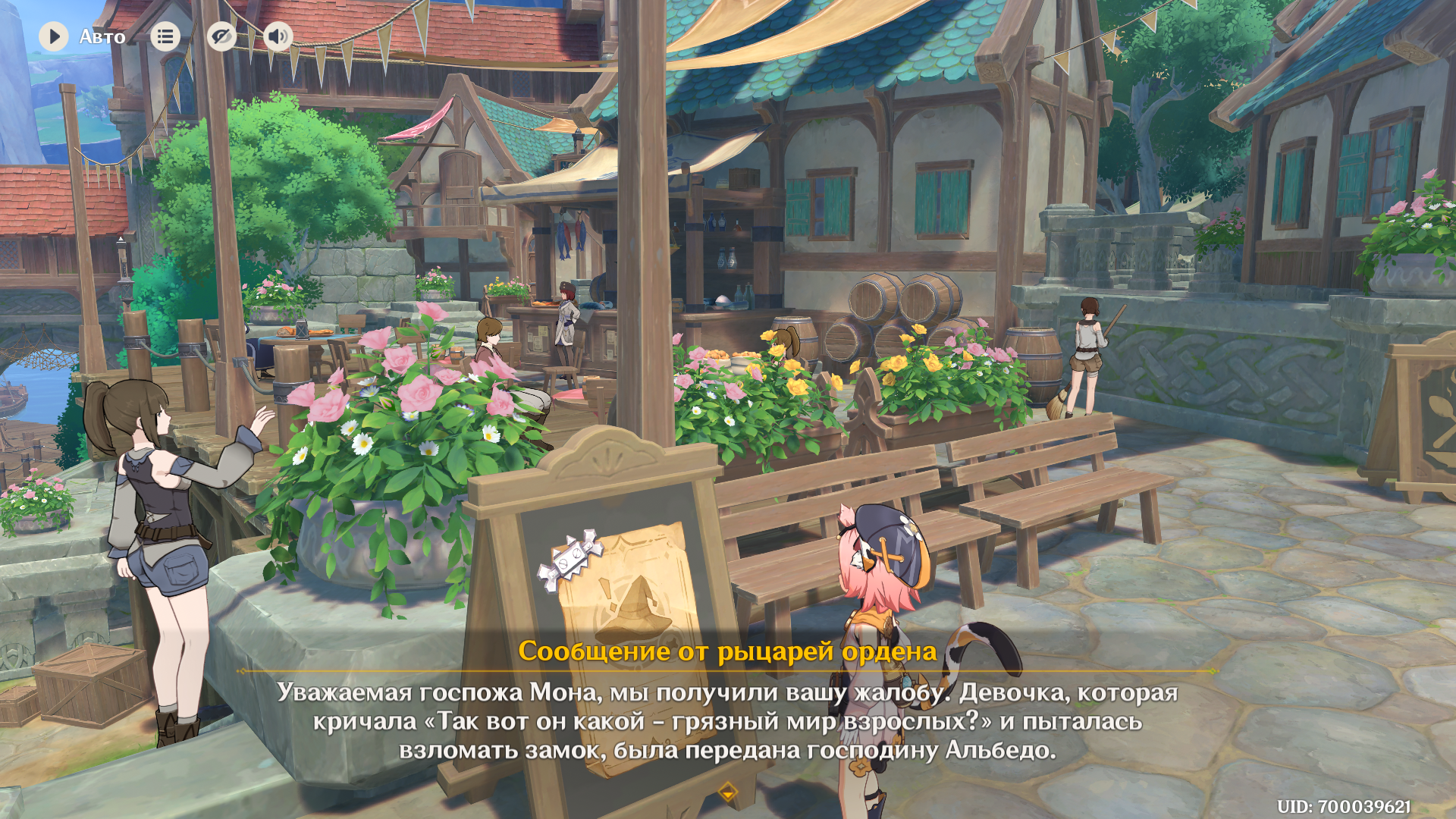Open the dialogue history list
This screenshot has height=819, width=1456.
[x=165, y=36]
